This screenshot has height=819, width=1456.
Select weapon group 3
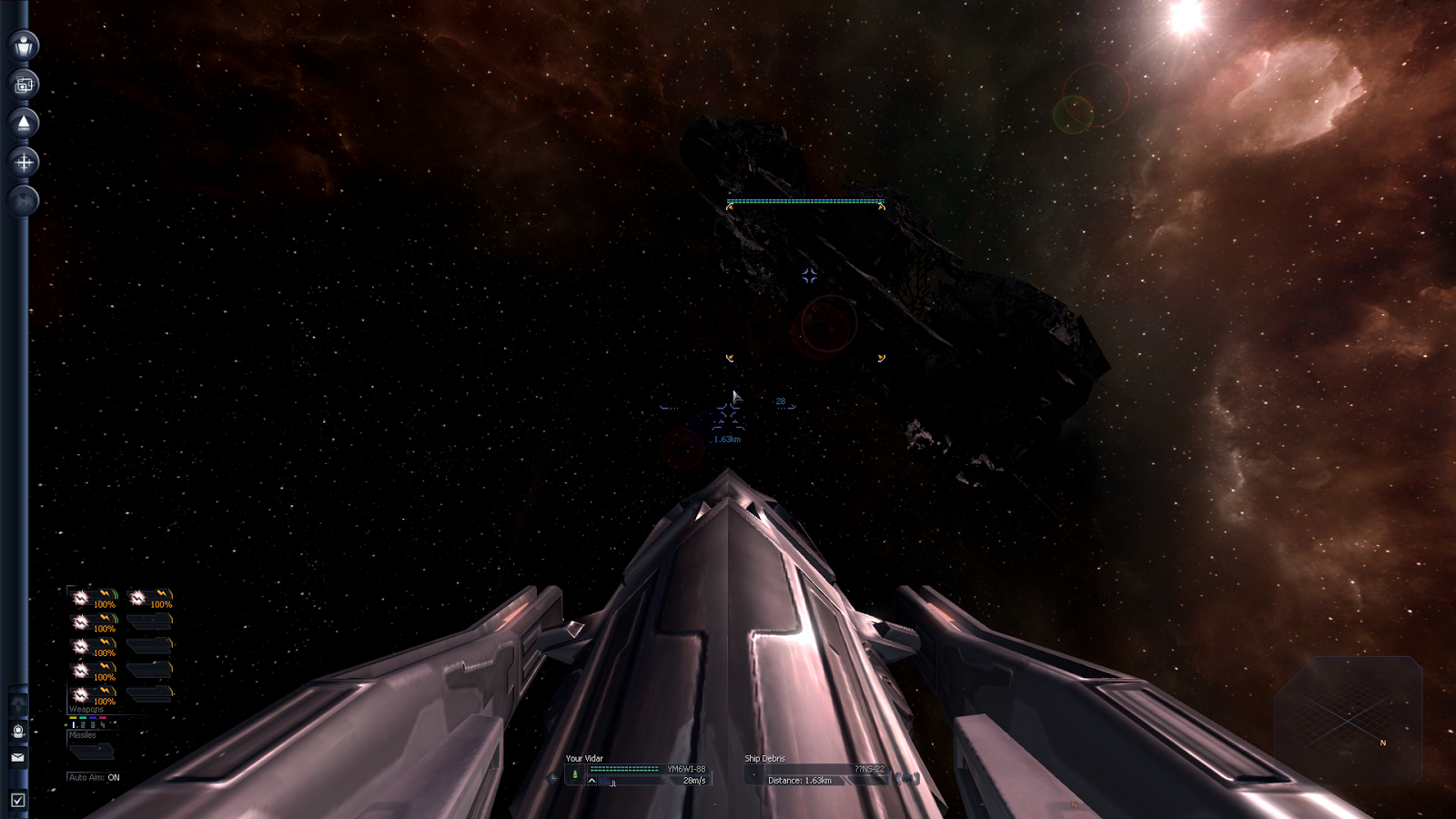93,724
